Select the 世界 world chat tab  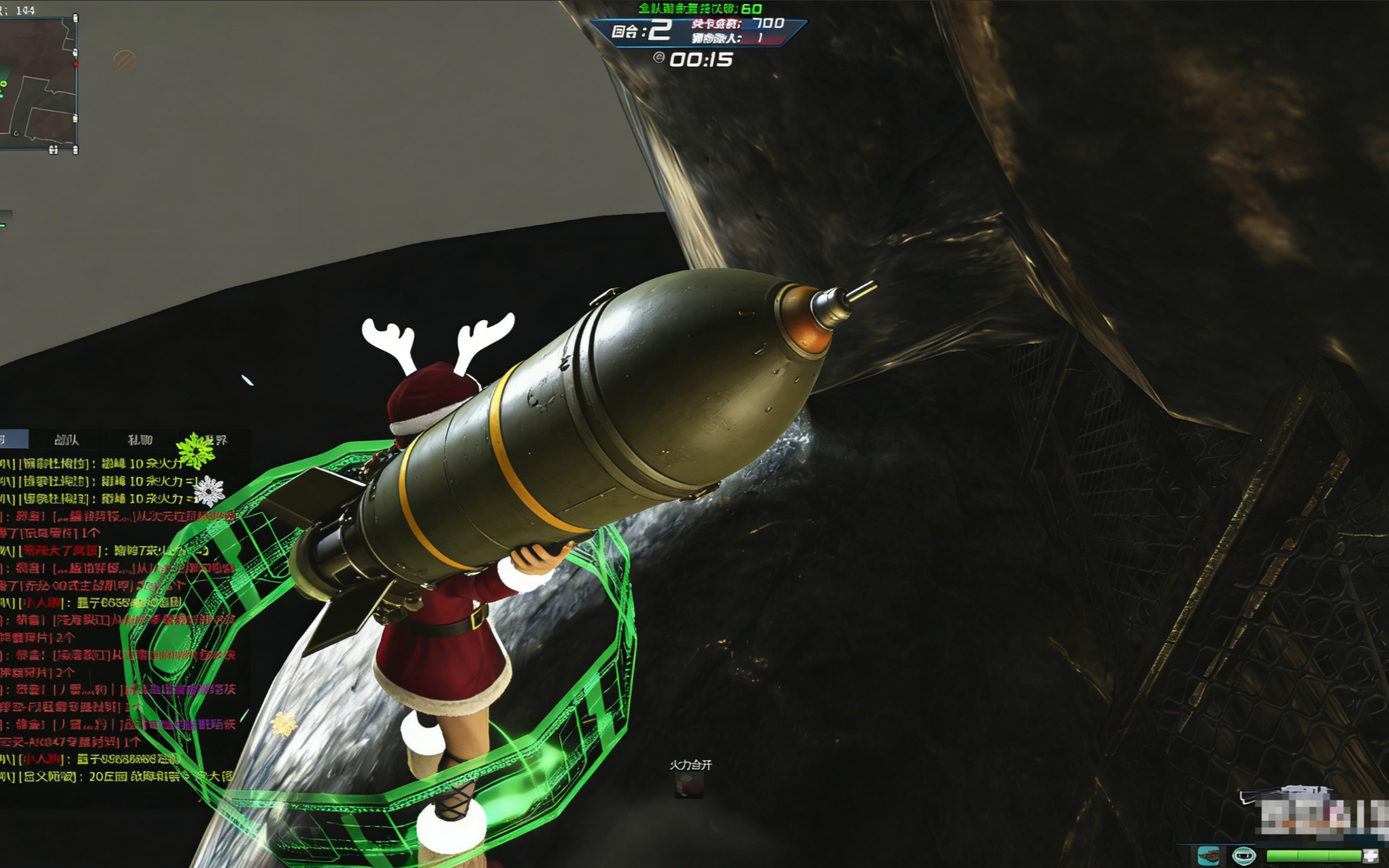(214, 440)
